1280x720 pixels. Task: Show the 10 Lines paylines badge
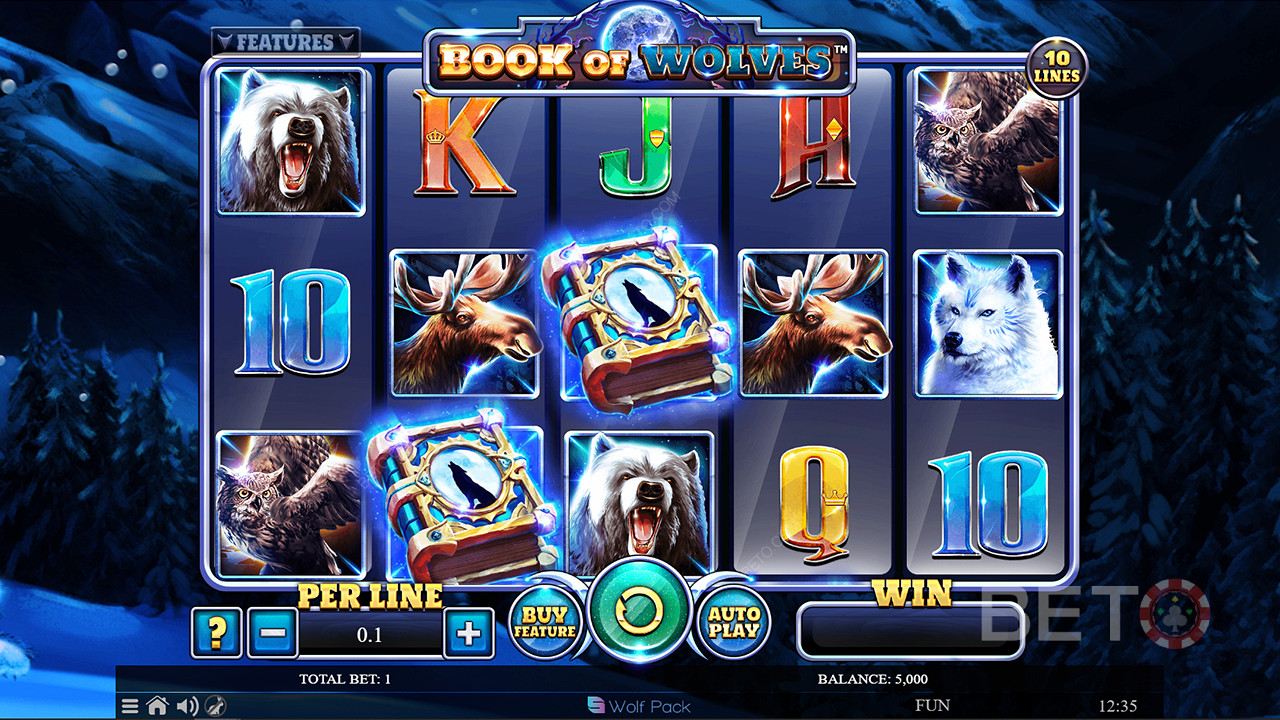[1057, 68]
